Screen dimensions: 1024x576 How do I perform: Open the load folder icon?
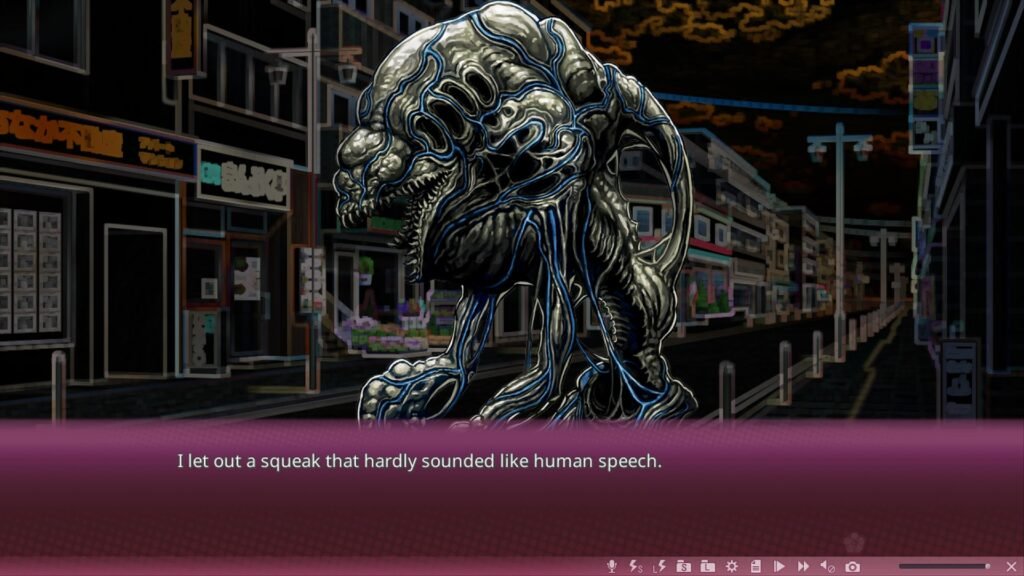point(707,567)
